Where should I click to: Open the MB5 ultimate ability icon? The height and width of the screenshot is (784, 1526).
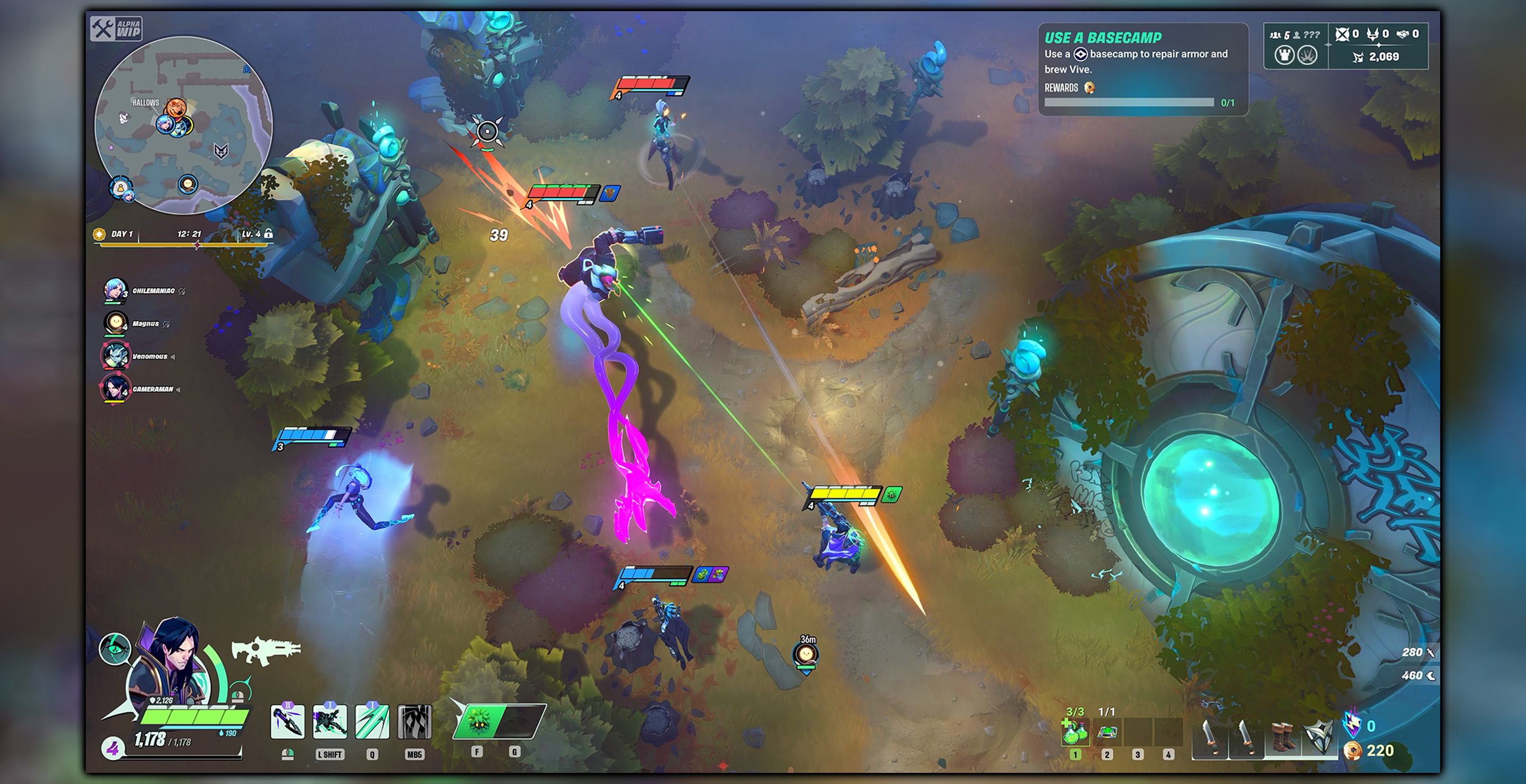[x=415, y=723]
